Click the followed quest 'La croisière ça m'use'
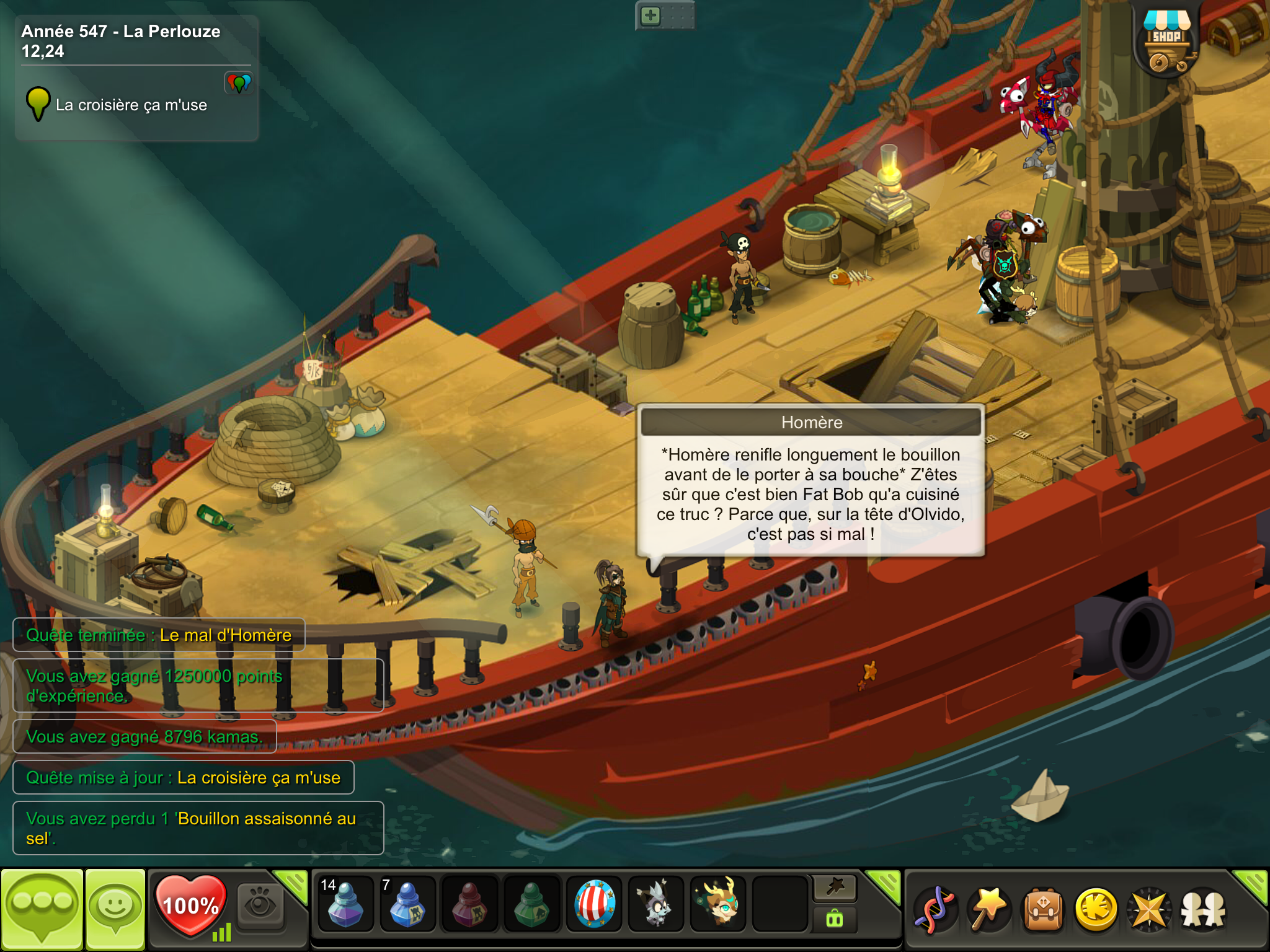The width and height of the screenshot is (1270, 952). pos(130,105)
